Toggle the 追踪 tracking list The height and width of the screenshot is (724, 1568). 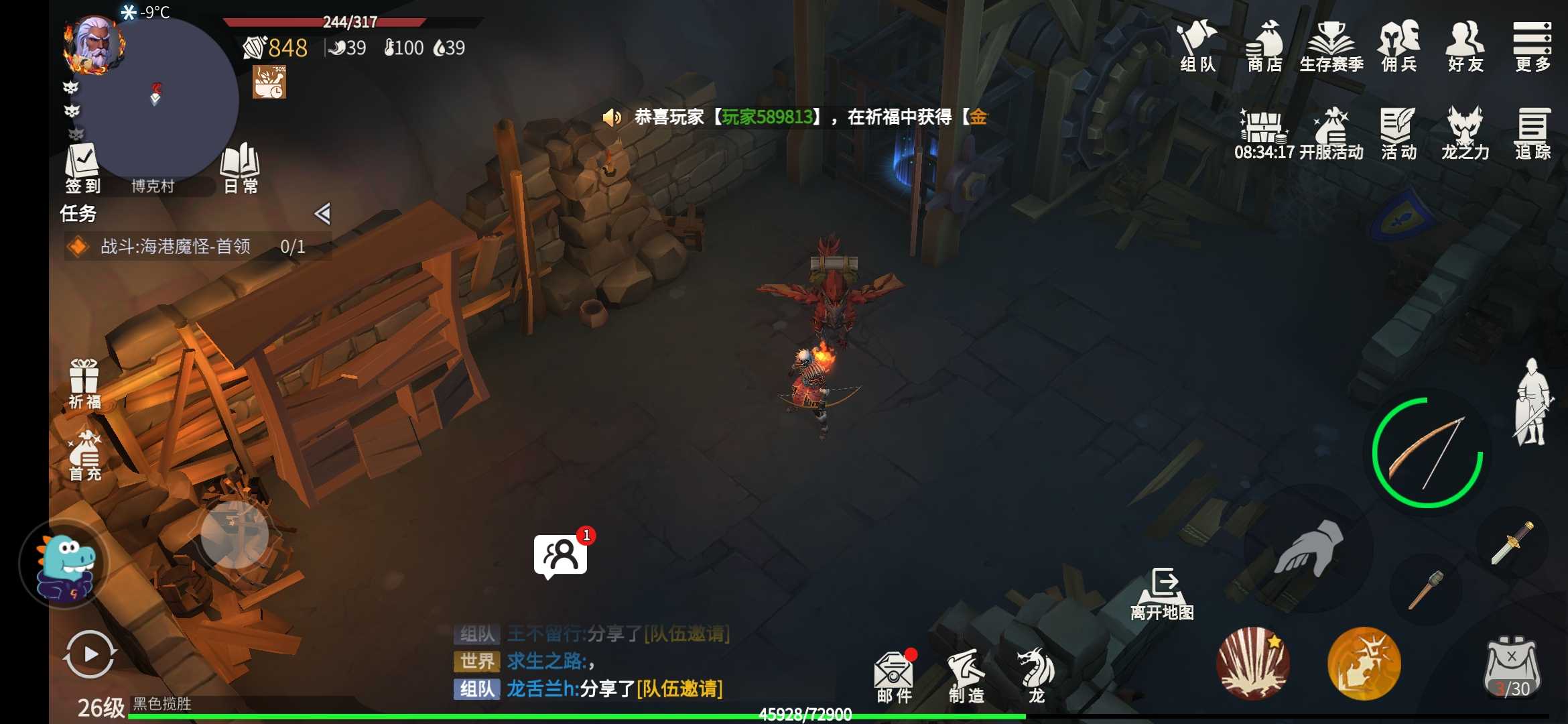(x=1532, y=133)
